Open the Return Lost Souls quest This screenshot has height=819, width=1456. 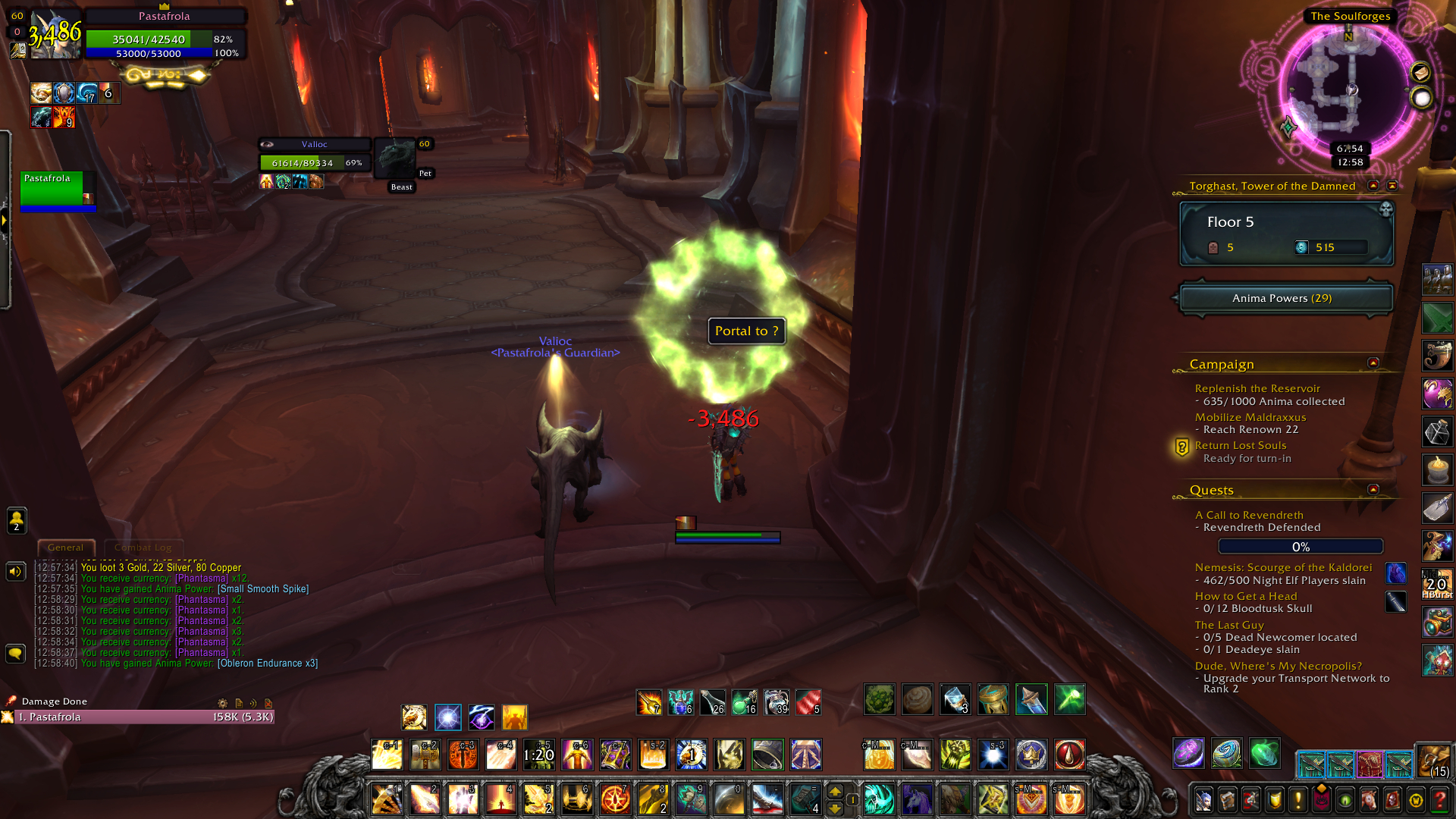1240,446
